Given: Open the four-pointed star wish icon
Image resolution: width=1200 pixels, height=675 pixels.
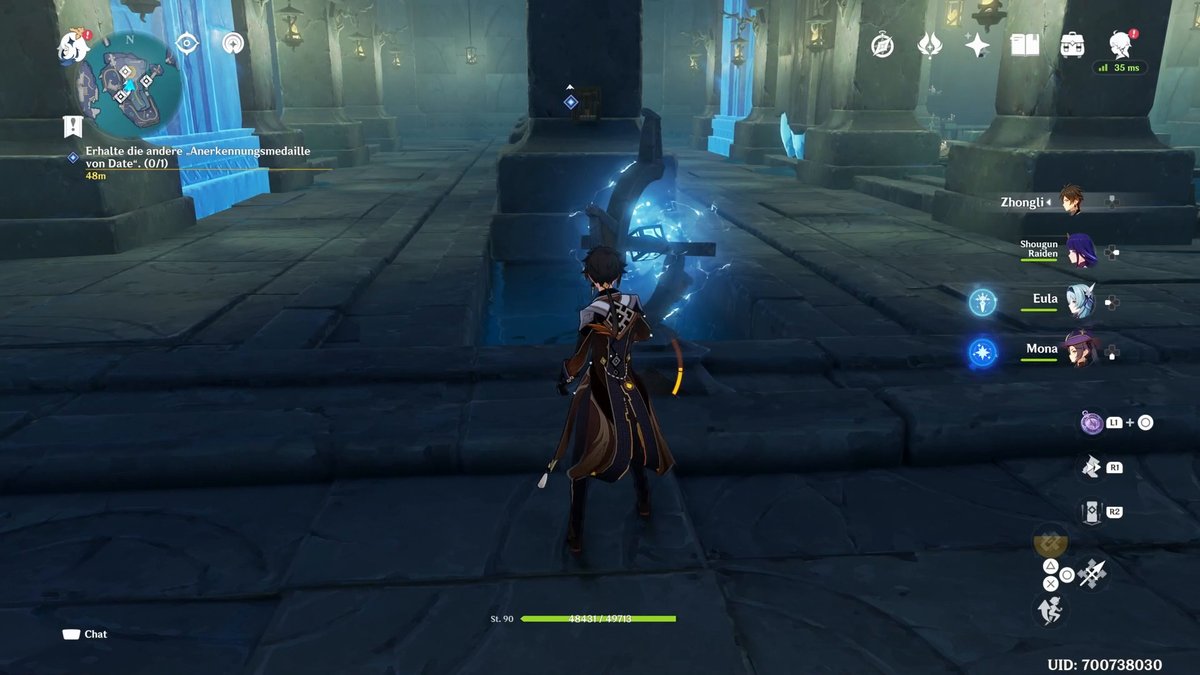Looking at the screenshot, I should coord(977,45).
